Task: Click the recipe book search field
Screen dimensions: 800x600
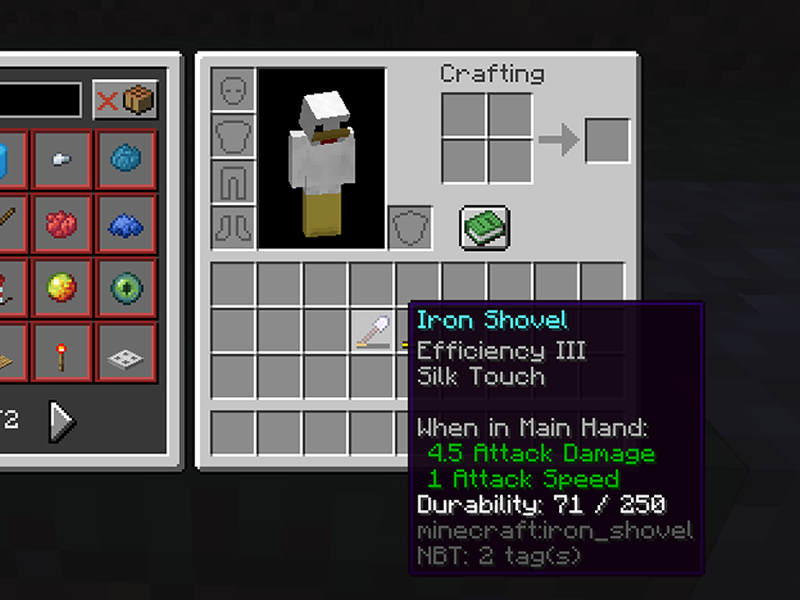Action: pos(40,100)
